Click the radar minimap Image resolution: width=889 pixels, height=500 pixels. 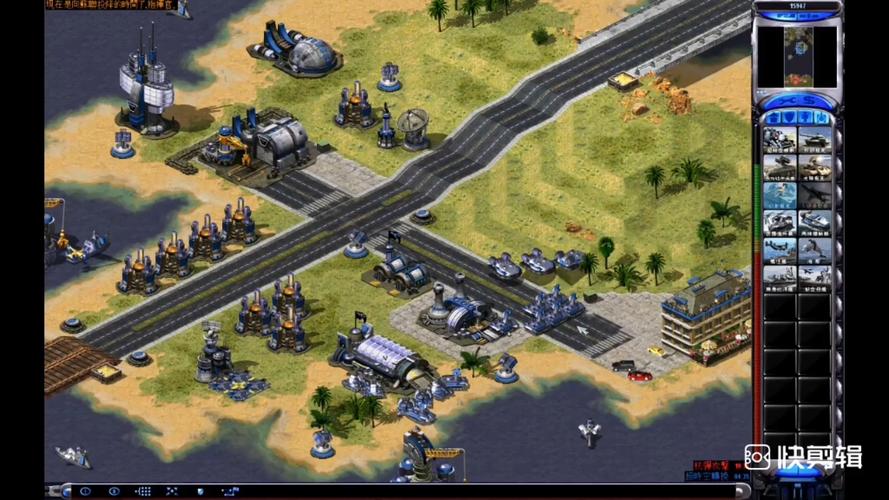[796, 56]
